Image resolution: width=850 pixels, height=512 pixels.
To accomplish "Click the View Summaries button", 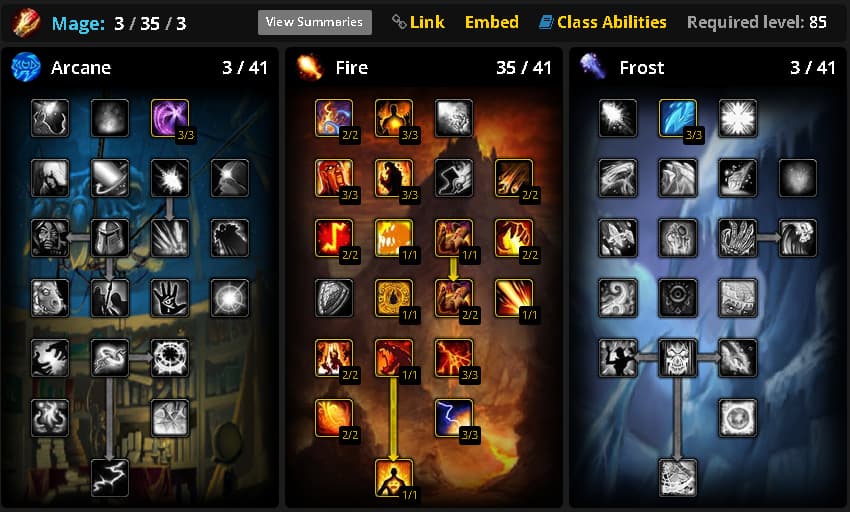I will (314, 22).
